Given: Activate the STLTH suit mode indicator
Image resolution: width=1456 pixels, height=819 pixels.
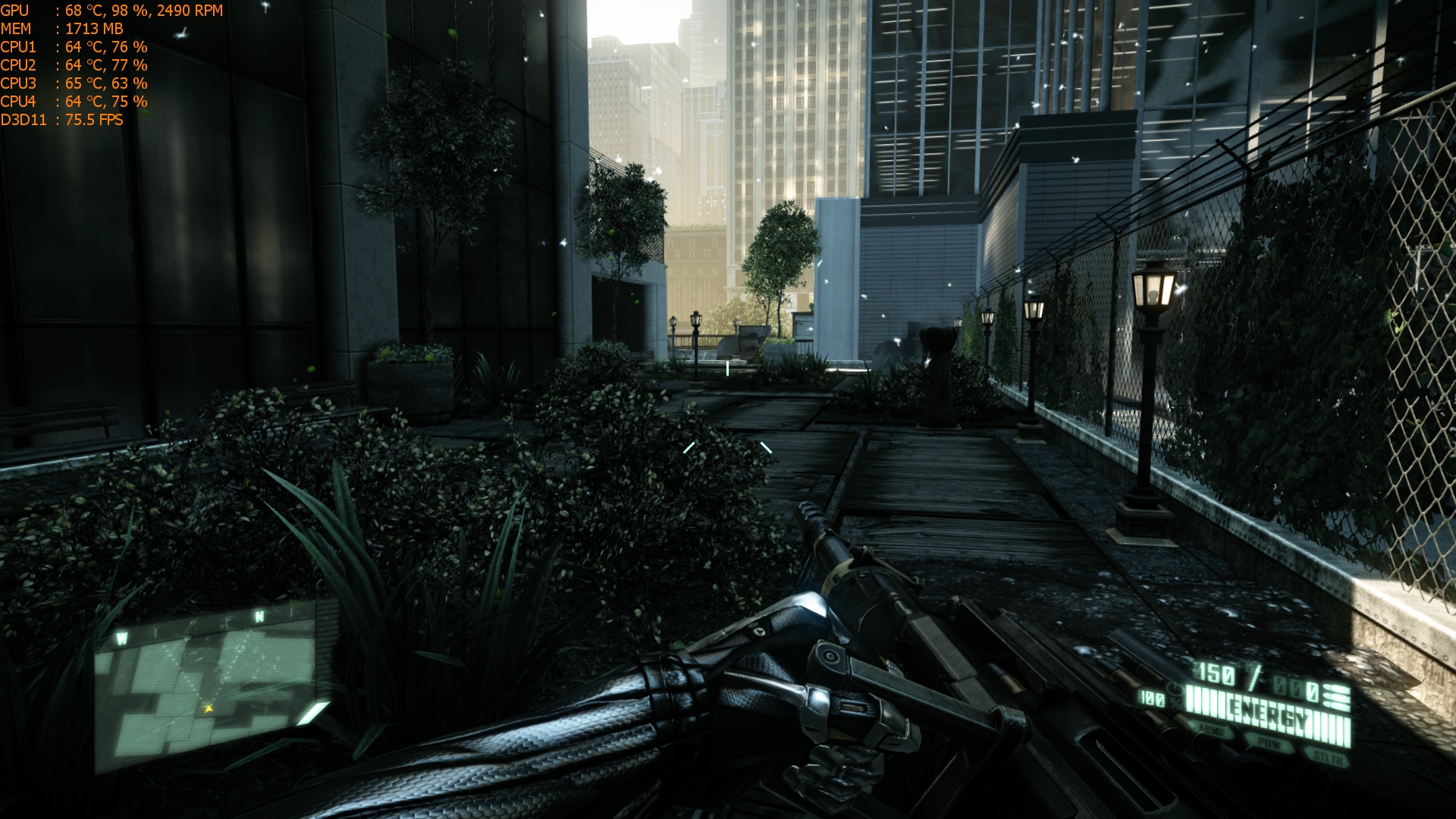Looking at the screenshot, I should point(1329,757).
